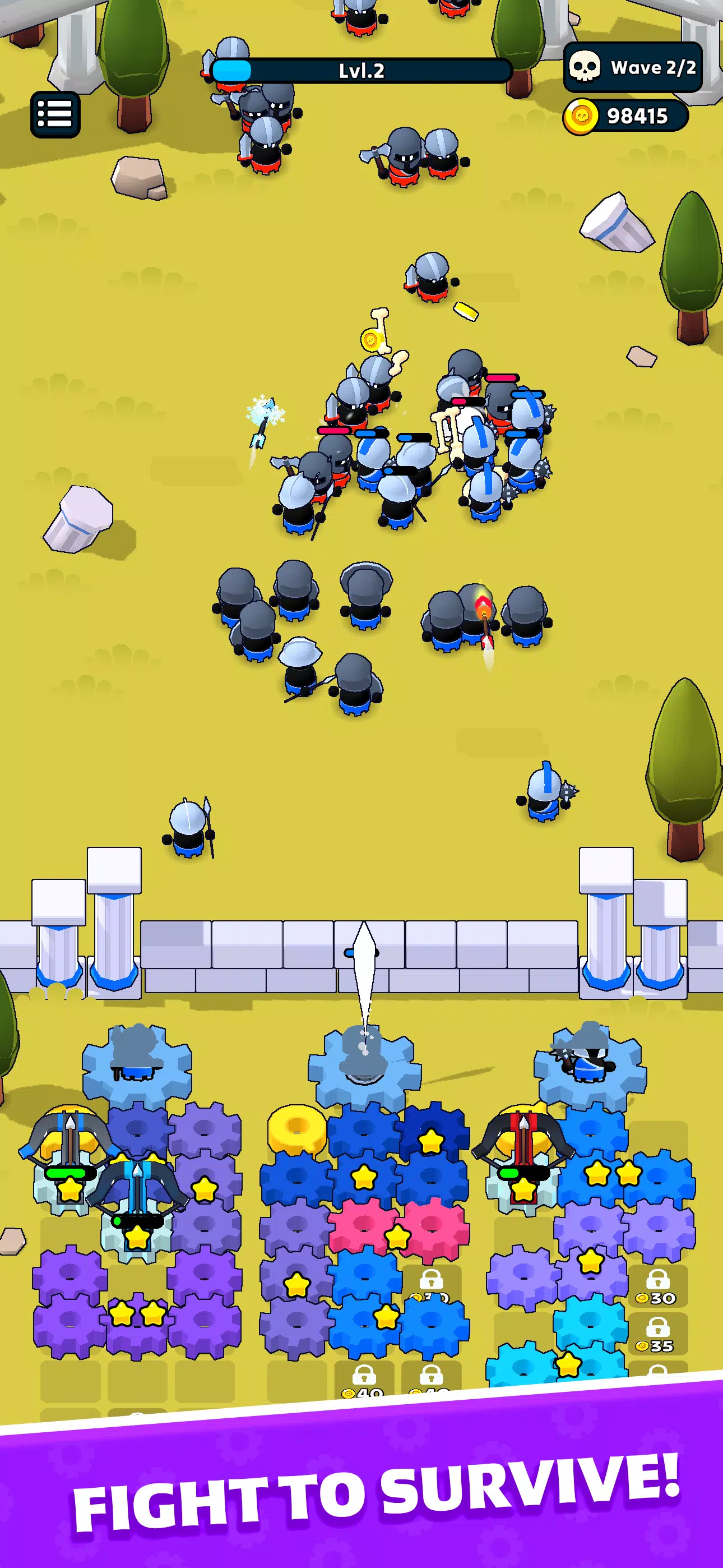The image size is (723, 1568).
Task: Tap the Wave 2/2 status panel
Action: click(633, 68)
